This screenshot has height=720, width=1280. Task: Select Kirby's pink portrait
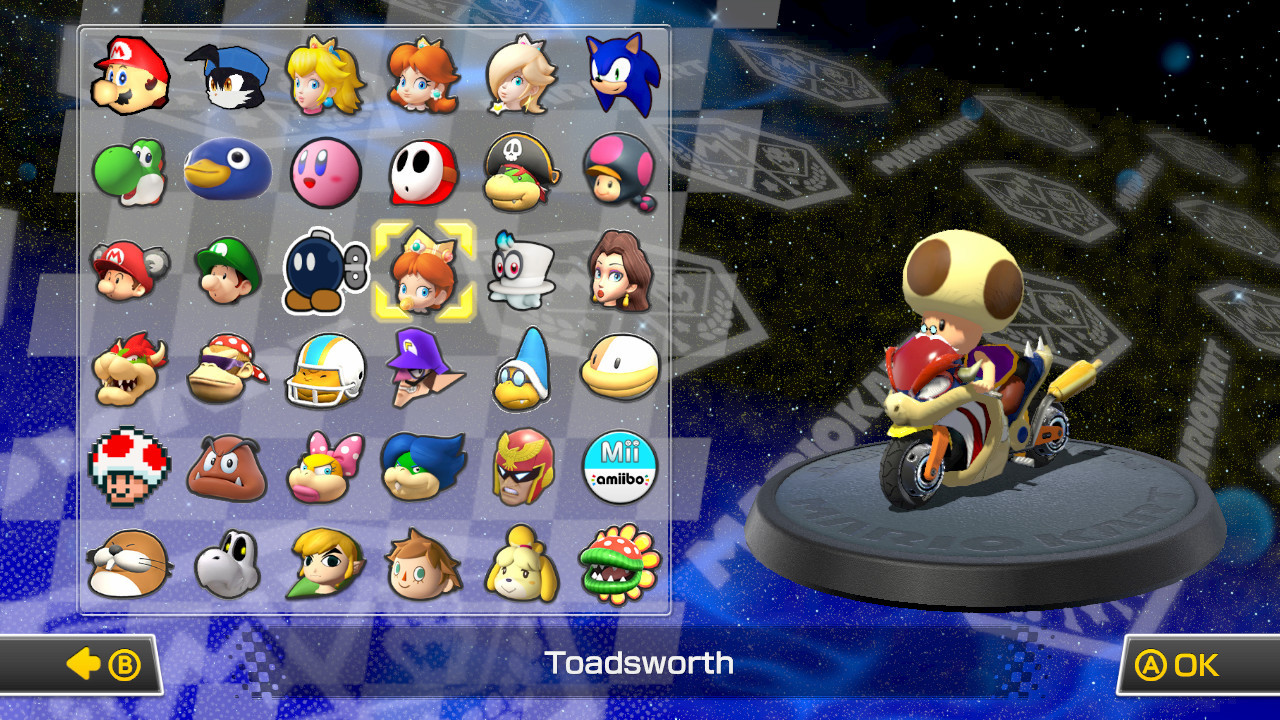pyautogui.click(x=325, y=172)
